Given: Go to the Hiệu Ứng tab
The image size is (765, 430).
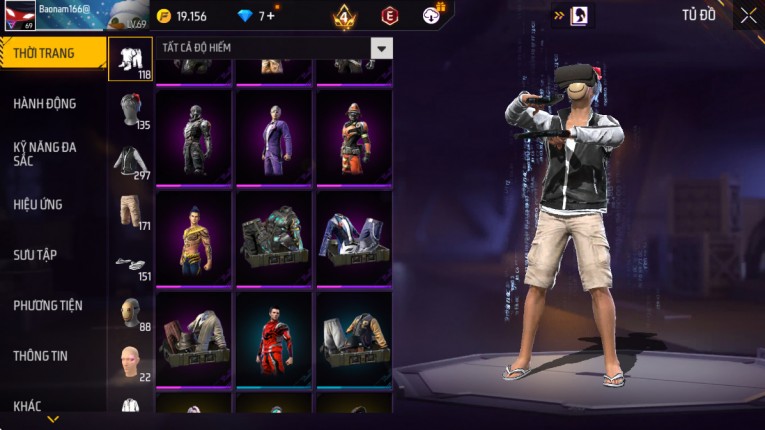Looking at the screenshot, I should click(38, 204).
